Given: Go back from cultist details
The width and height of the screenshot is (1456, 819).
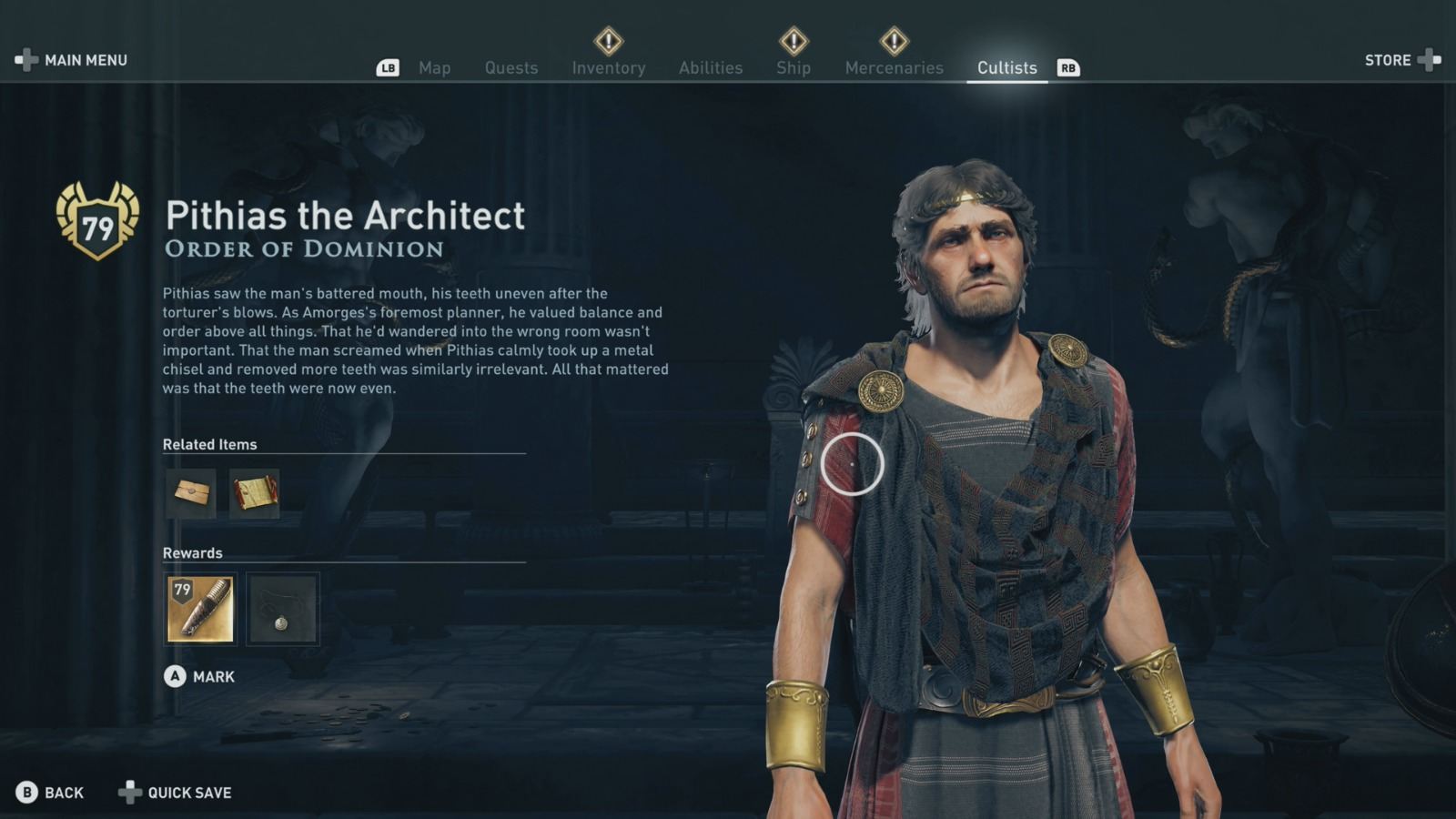Looking at the screenshot, I should tap(50, 793).
